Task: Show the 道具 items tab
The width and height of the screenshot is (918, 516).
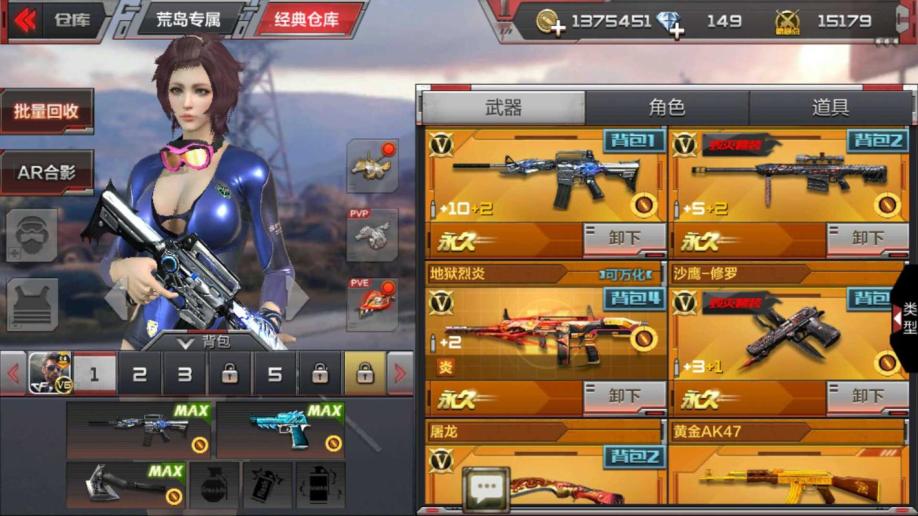Action: pos(829,108)
